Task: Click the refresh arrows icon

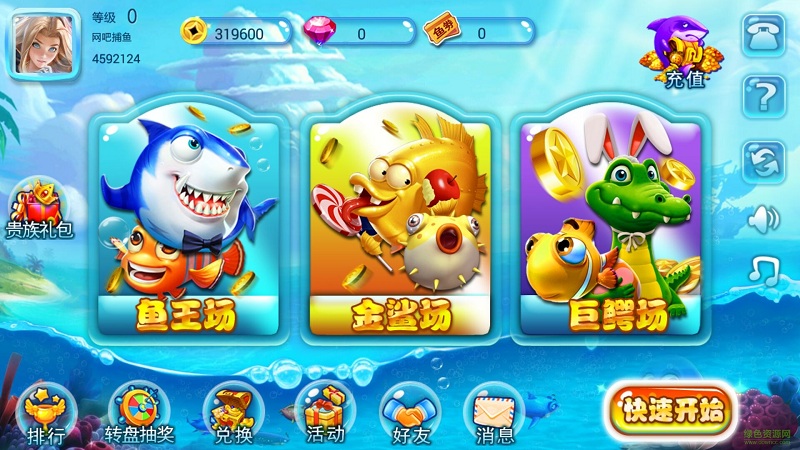Action: 764,160
